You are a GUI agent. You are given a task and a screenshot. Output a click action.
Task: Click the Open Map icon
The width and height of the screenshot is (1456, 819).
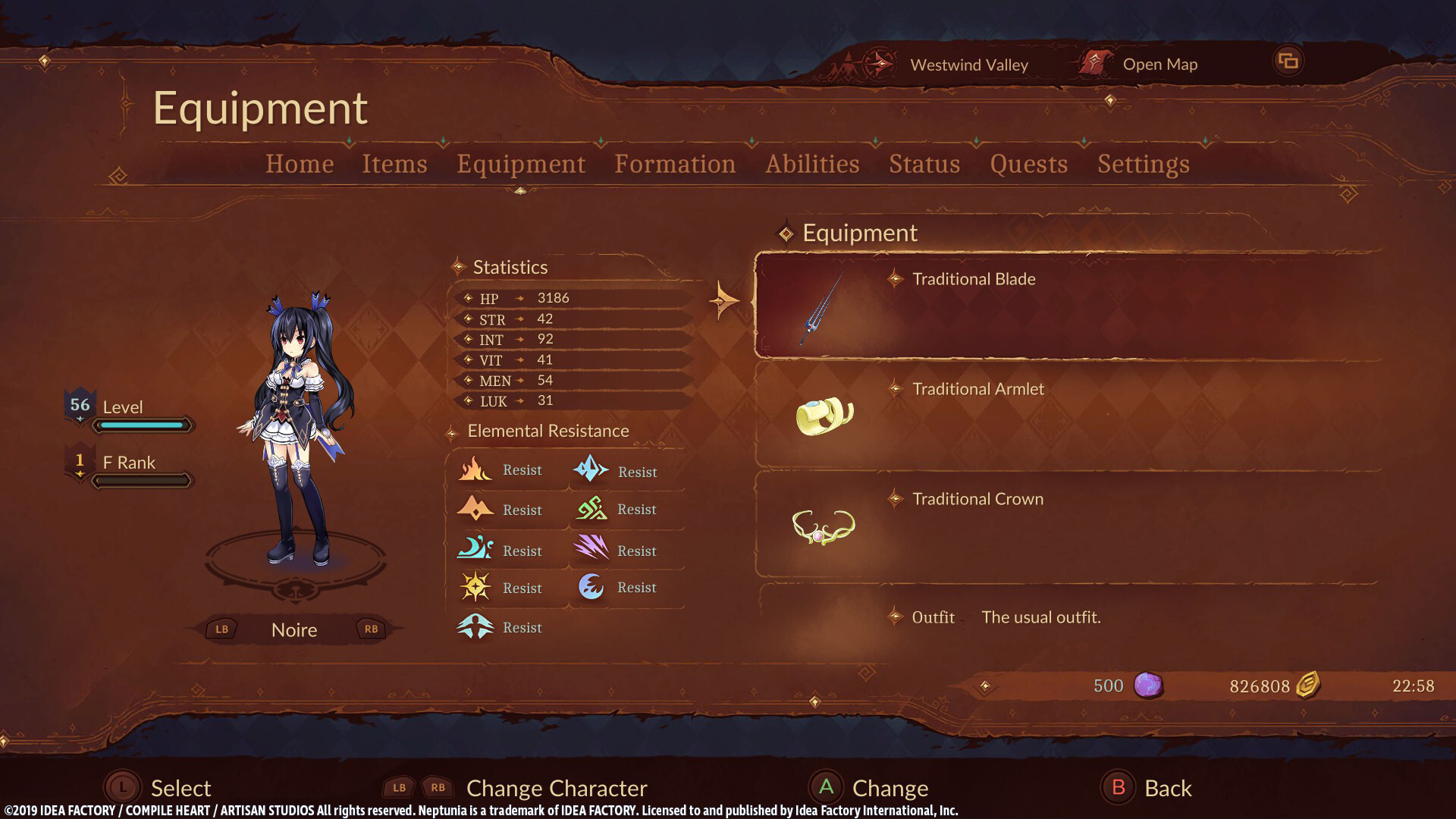point(1094,64)
